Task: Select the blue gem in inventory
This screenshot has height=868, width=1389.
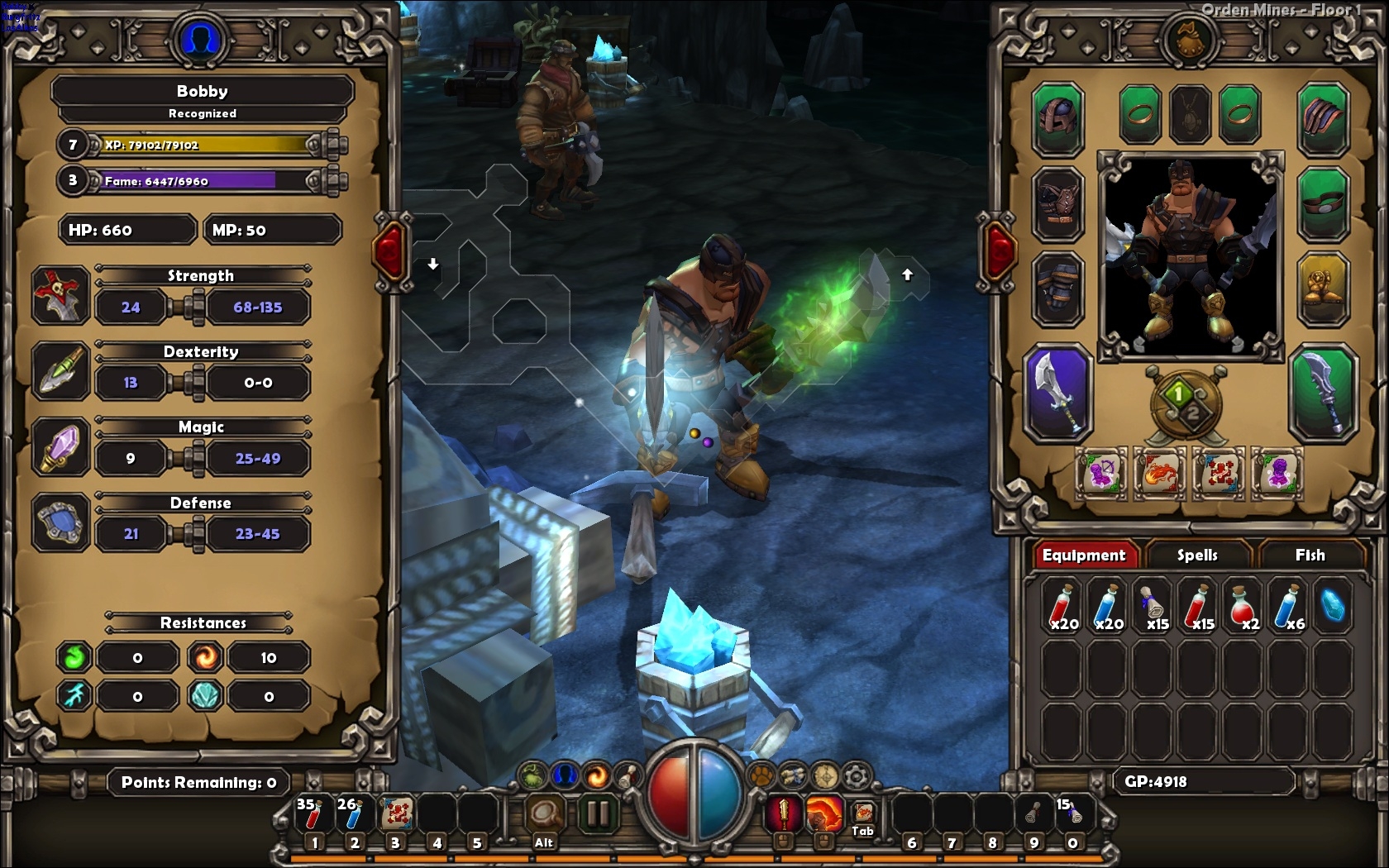Action: coord(1332,606)
